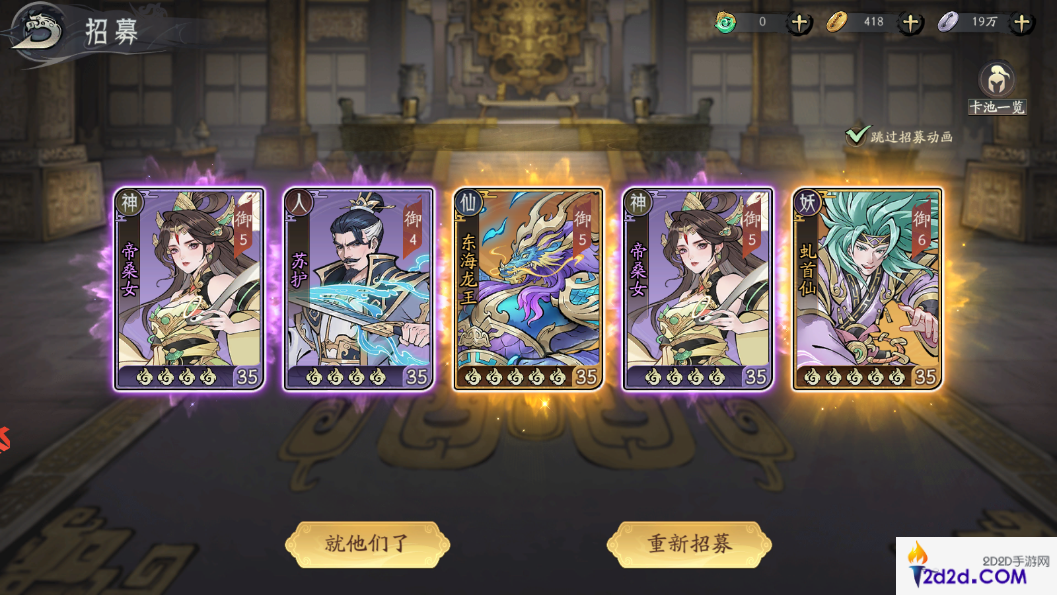Confirm recruits with the 就他们了 button
This screenshot has height=595, width=1057.
pyautogui.click(x=367, y=544)
